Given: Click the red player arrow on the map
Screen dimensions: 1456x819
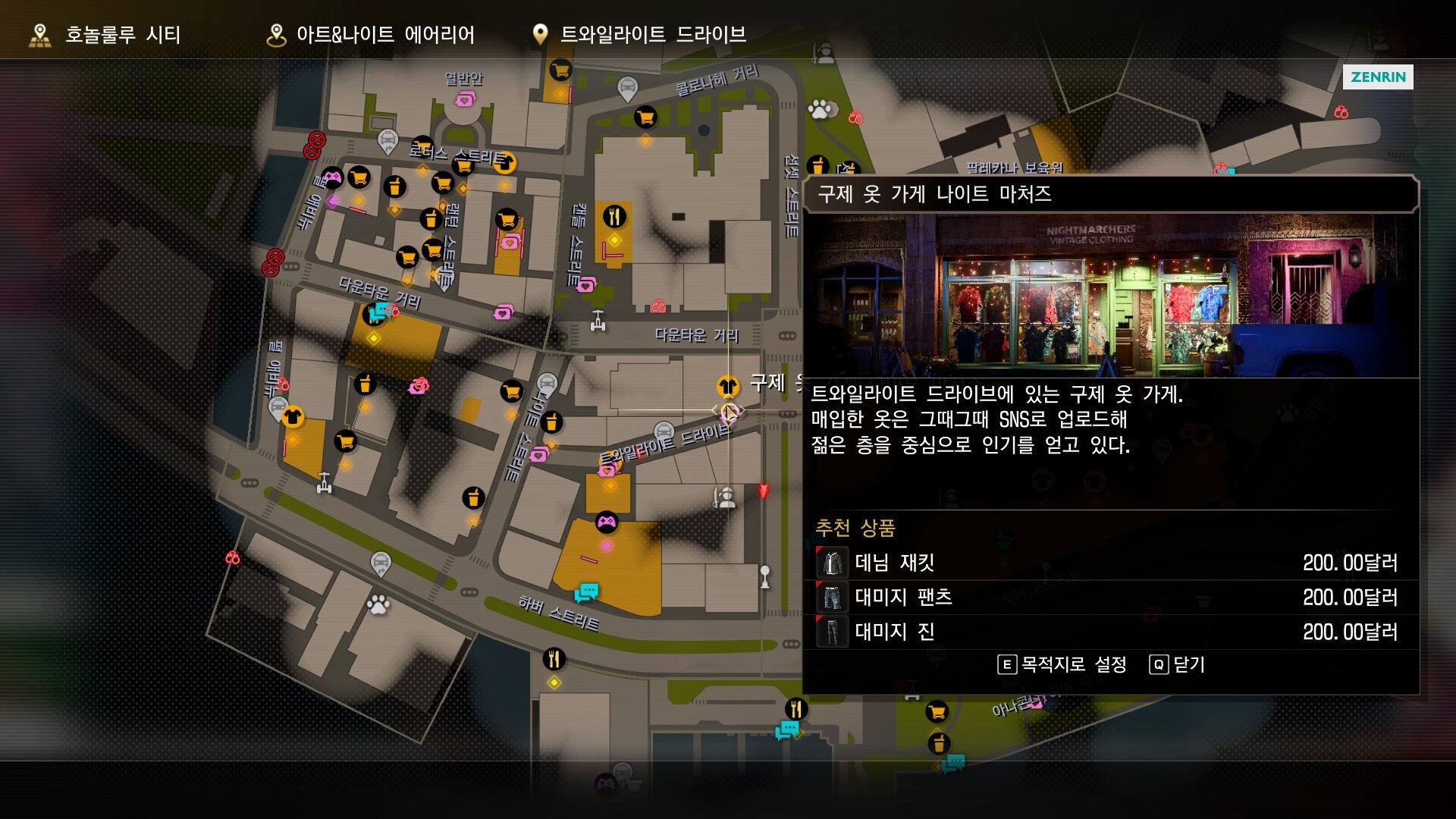Looking at the screenshot, I should 764,491.
